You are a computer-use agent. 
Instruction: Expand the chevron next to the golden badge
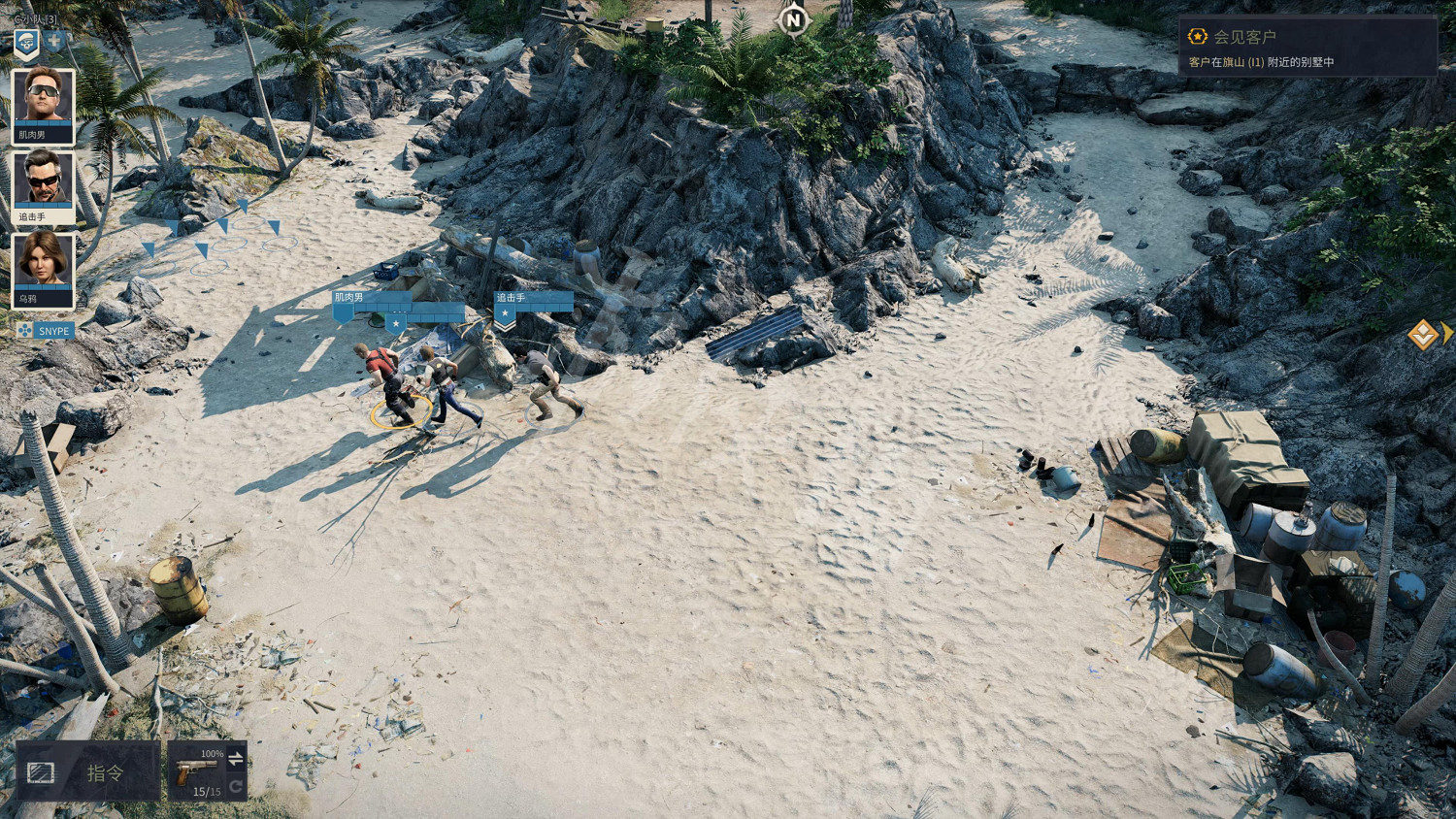point(1447,333)
